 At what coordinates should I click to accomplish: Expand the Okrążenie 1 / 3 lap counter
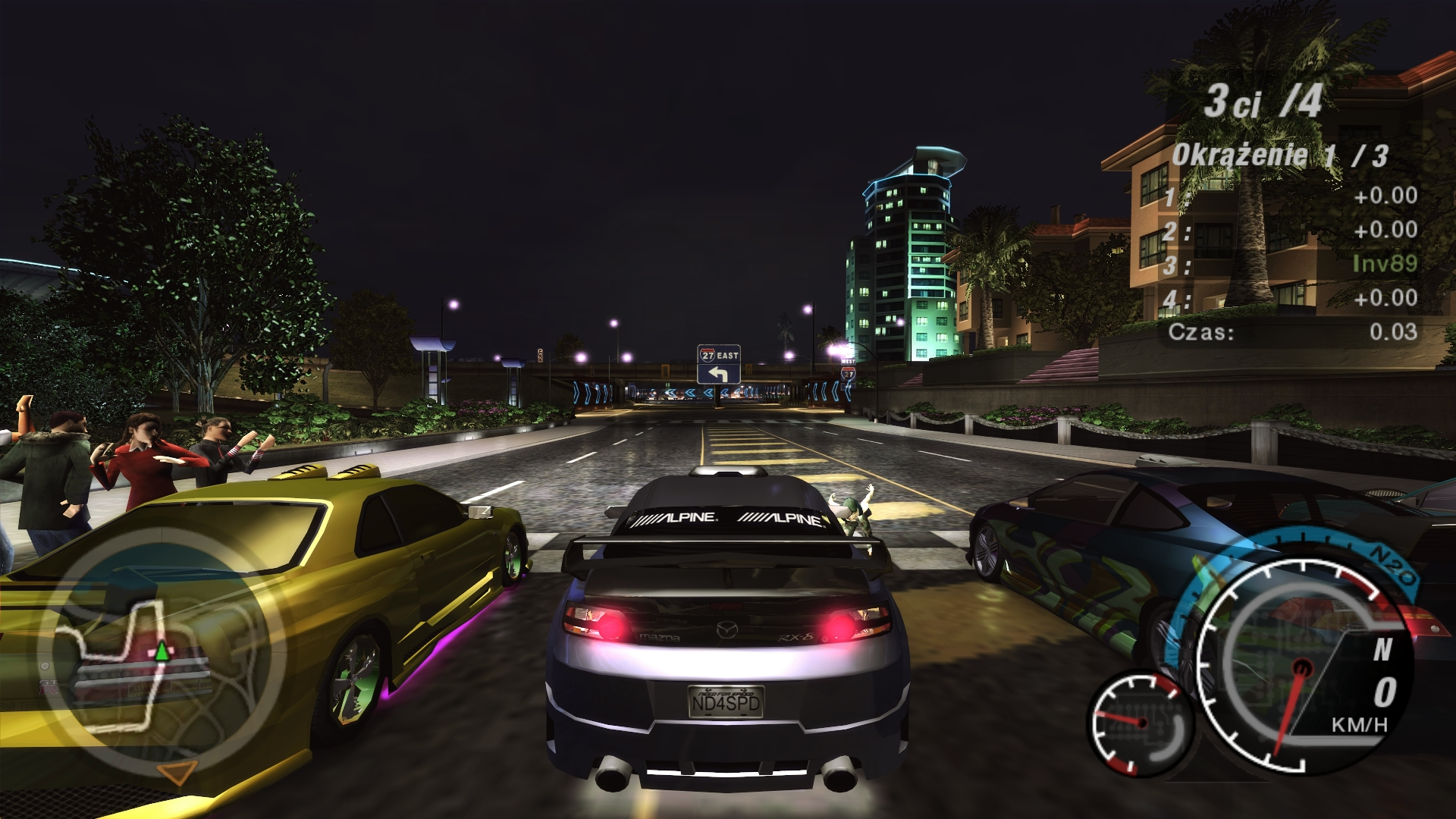[1282, 154]
